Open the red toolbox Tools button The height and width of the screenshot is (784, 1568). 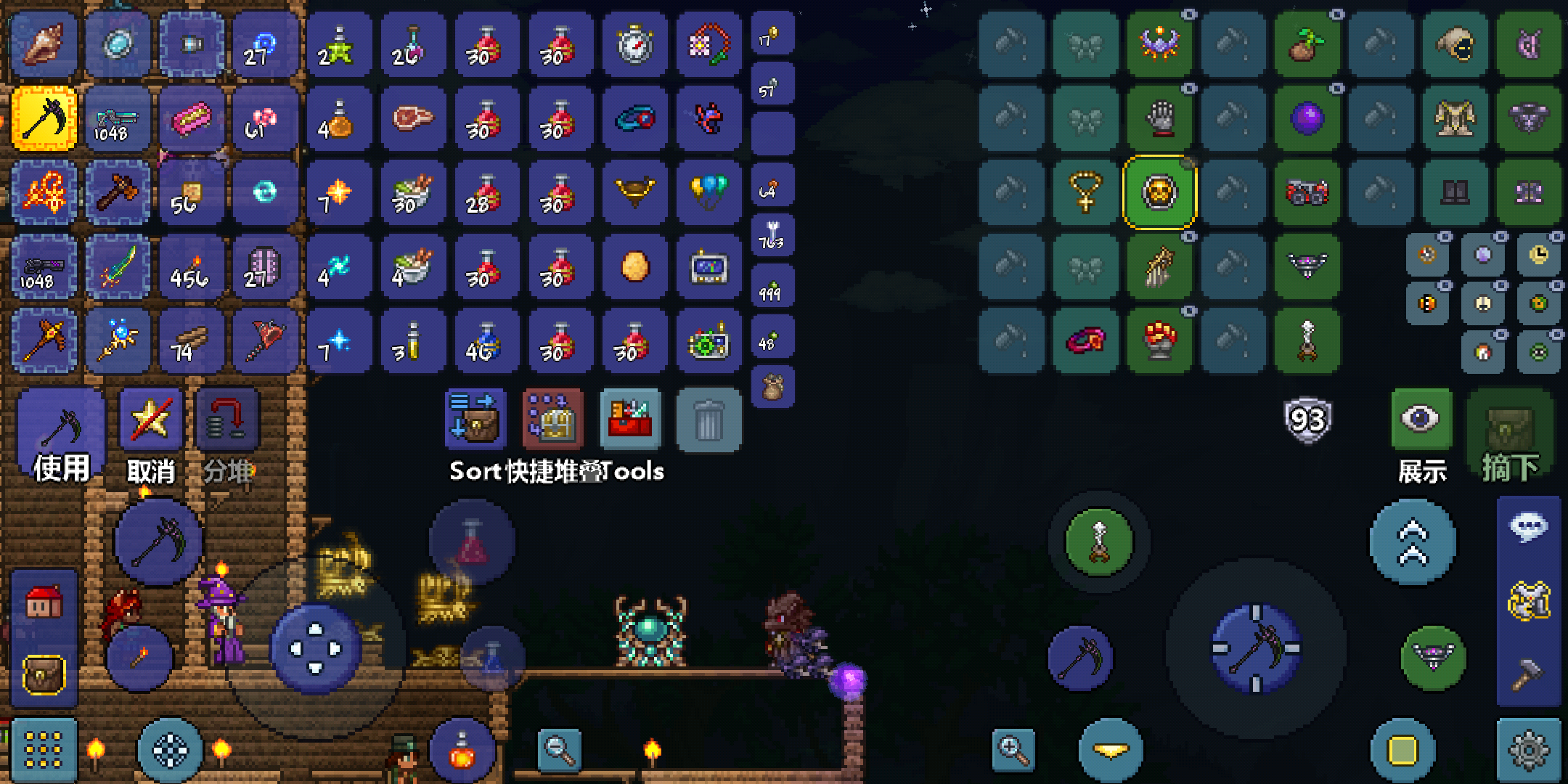click(x=630, y=420)
